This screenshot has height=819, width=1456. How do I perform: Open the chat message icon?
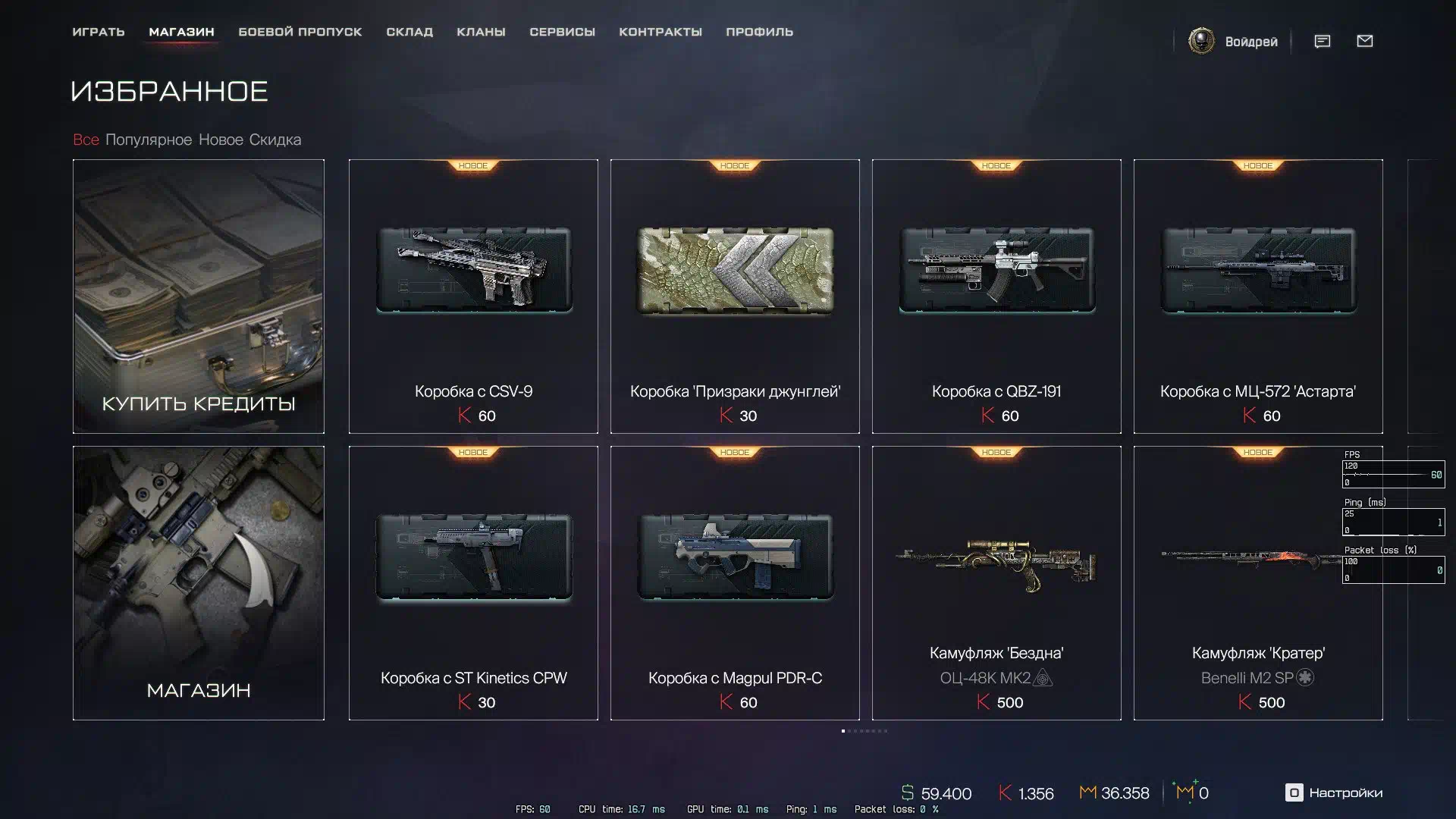coord(1323,41)
